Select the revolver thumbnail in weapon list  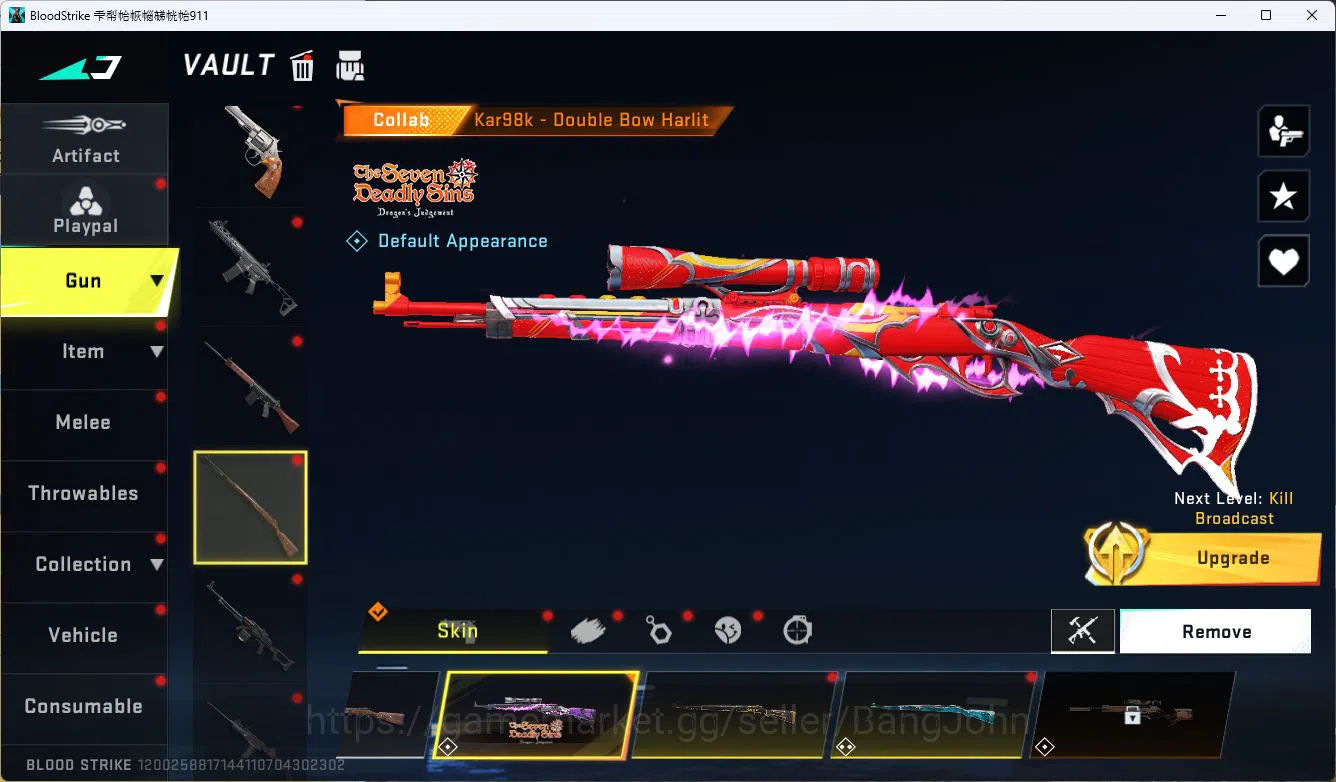(x=250, y=150)
